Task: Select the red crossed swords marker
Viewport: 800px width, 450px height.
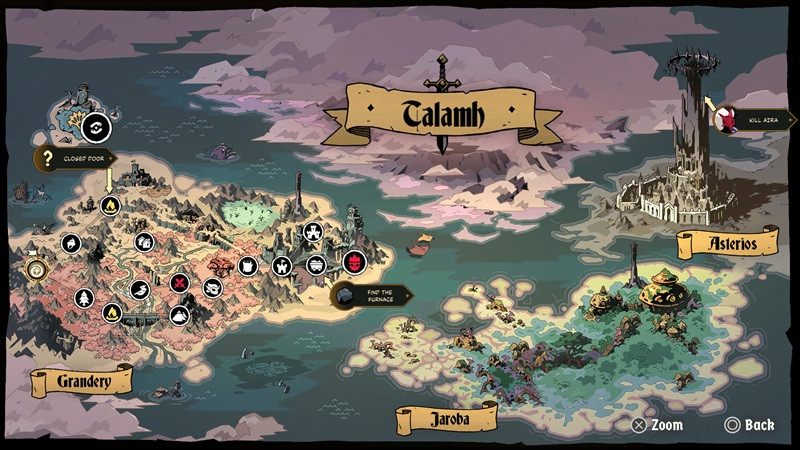Action: tap(180, 283)
